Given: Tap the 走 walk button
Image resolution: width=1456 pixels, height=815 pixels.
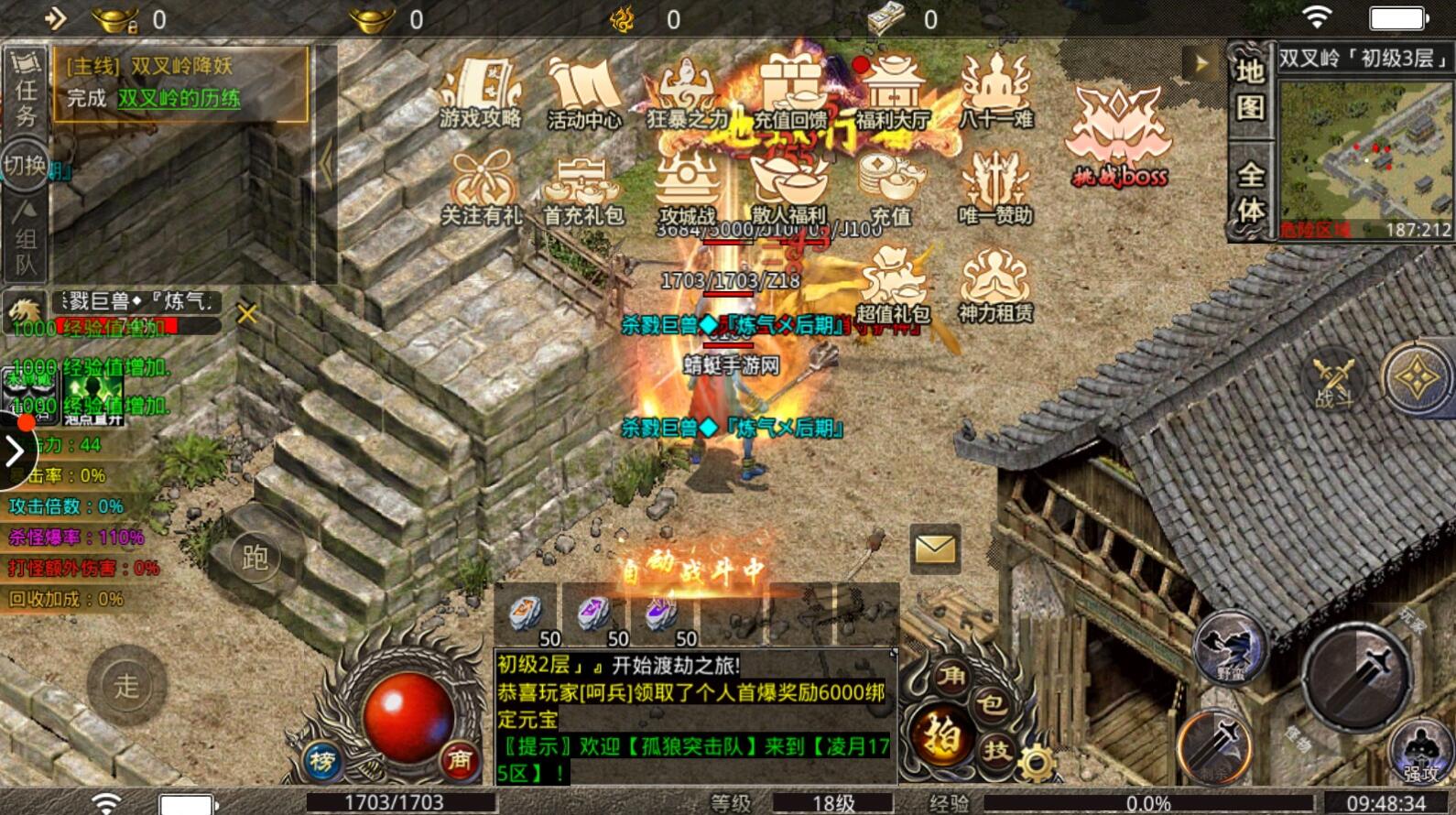Looking at the screenshot, I should [x=126, y=684].
